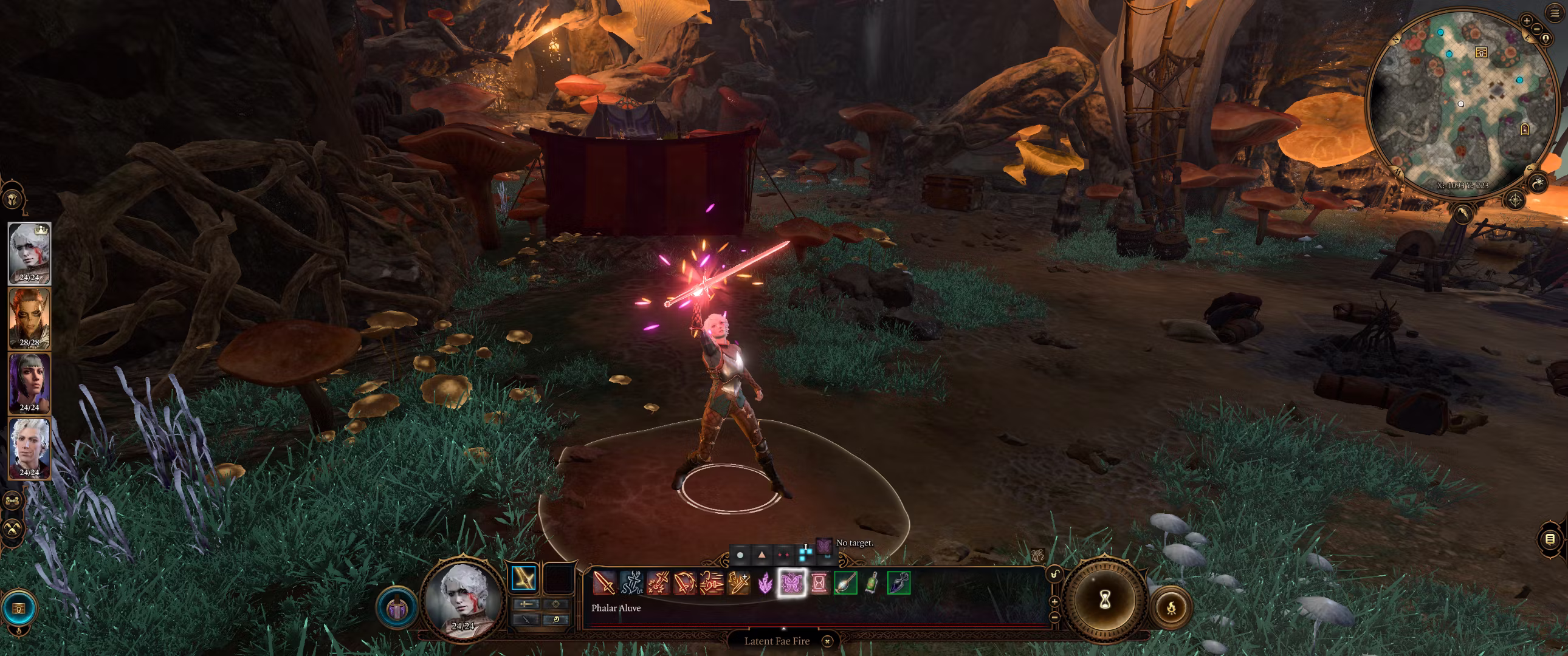Zoom out the minimap with minus button

coord(1537,29)
